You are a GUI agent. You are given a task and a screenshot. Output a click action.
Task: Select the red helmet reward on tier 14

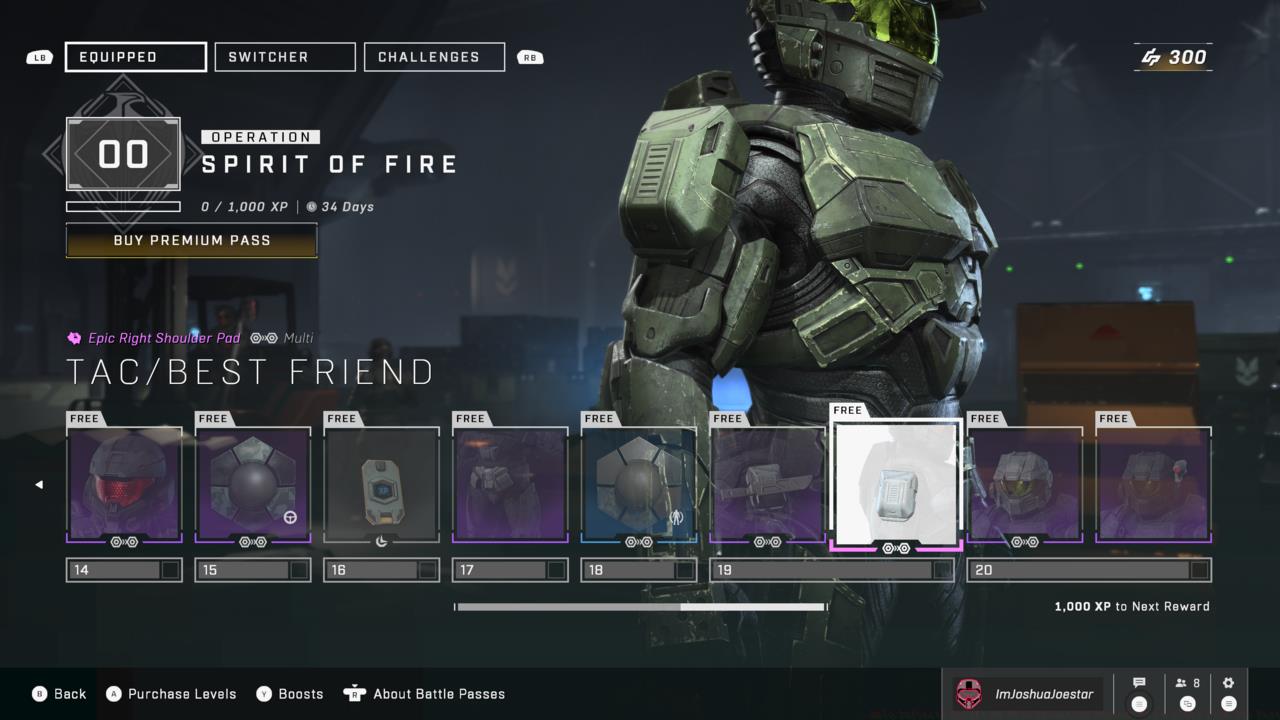[x=124, y=483]
